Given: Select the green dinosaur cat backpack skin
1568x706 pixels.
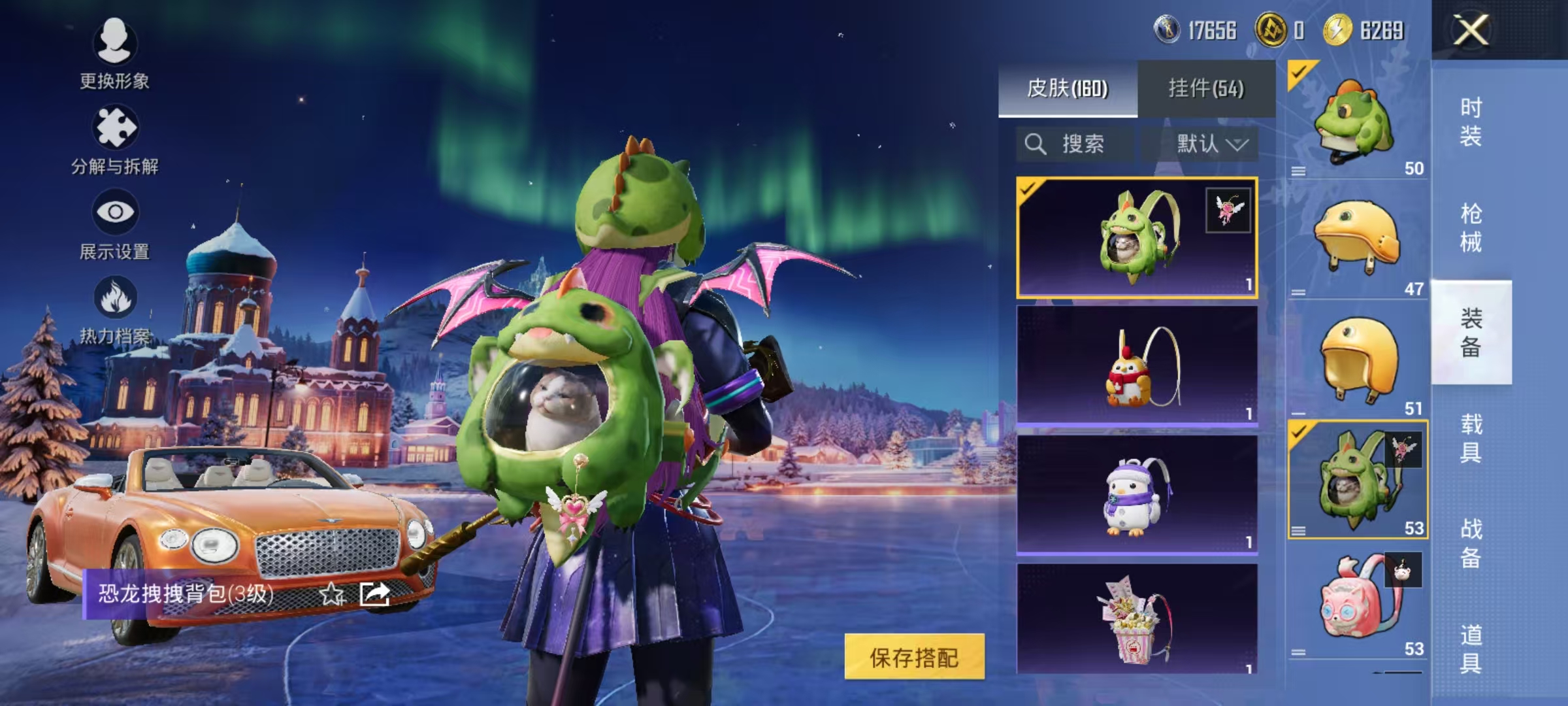Looking at the screenshot, I should tap(1137, 237).
